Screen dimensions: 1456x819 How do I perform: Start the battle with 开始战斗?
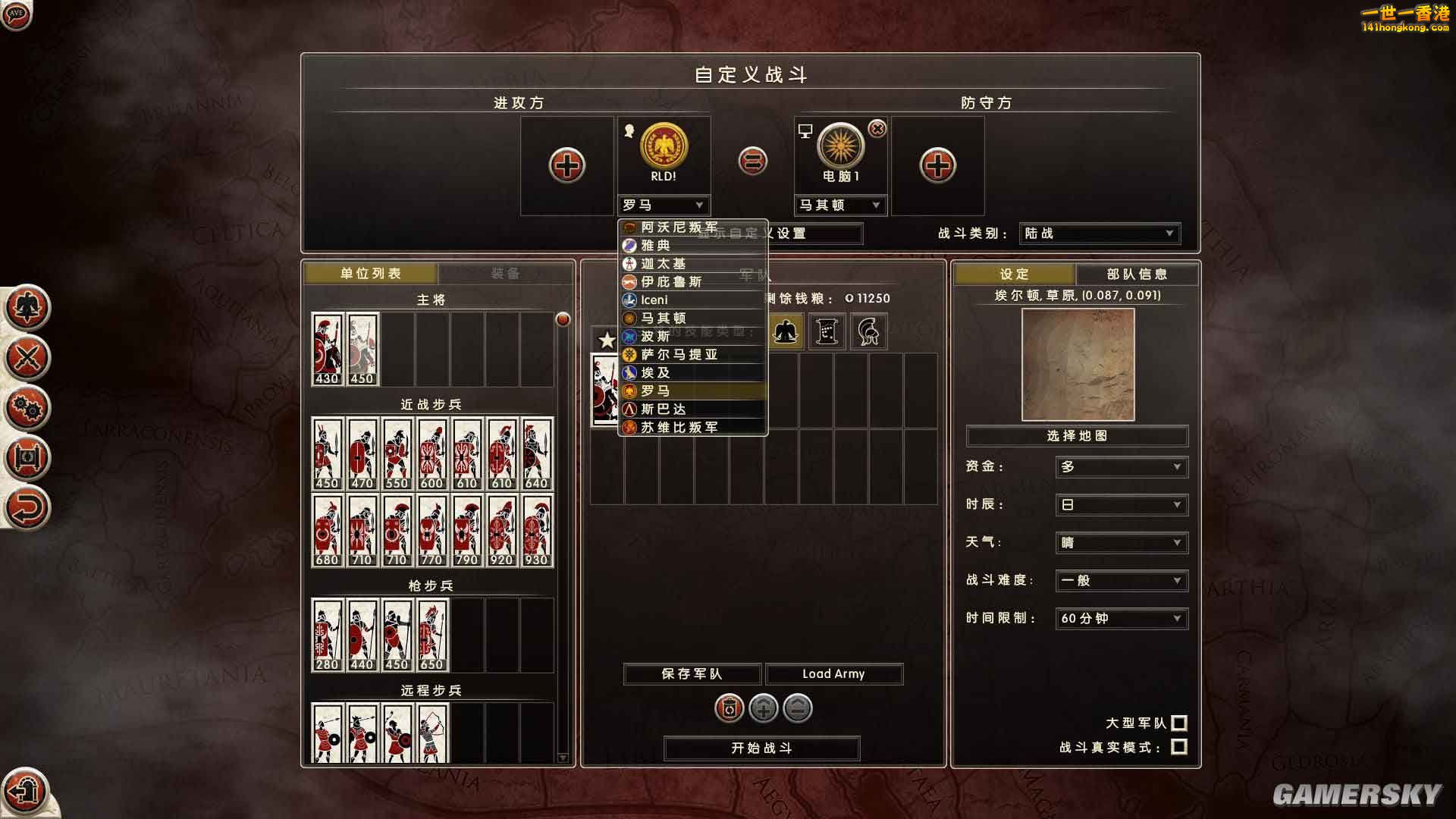click(x=761, y=748)
